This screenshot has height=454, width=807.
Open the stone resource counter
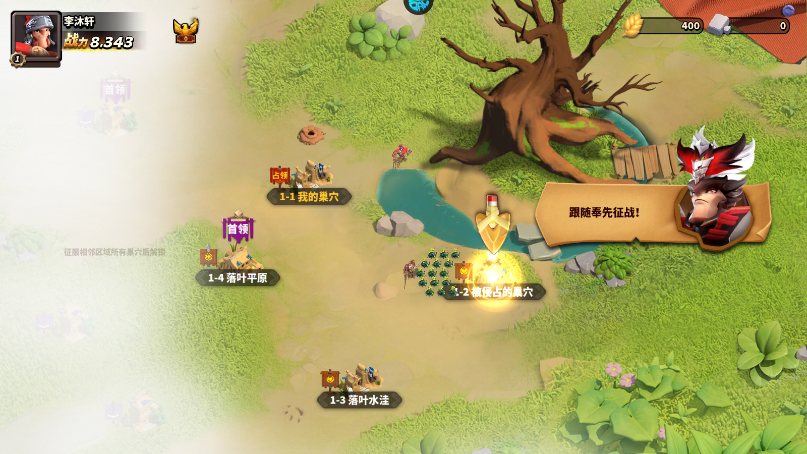coord(749,26)
